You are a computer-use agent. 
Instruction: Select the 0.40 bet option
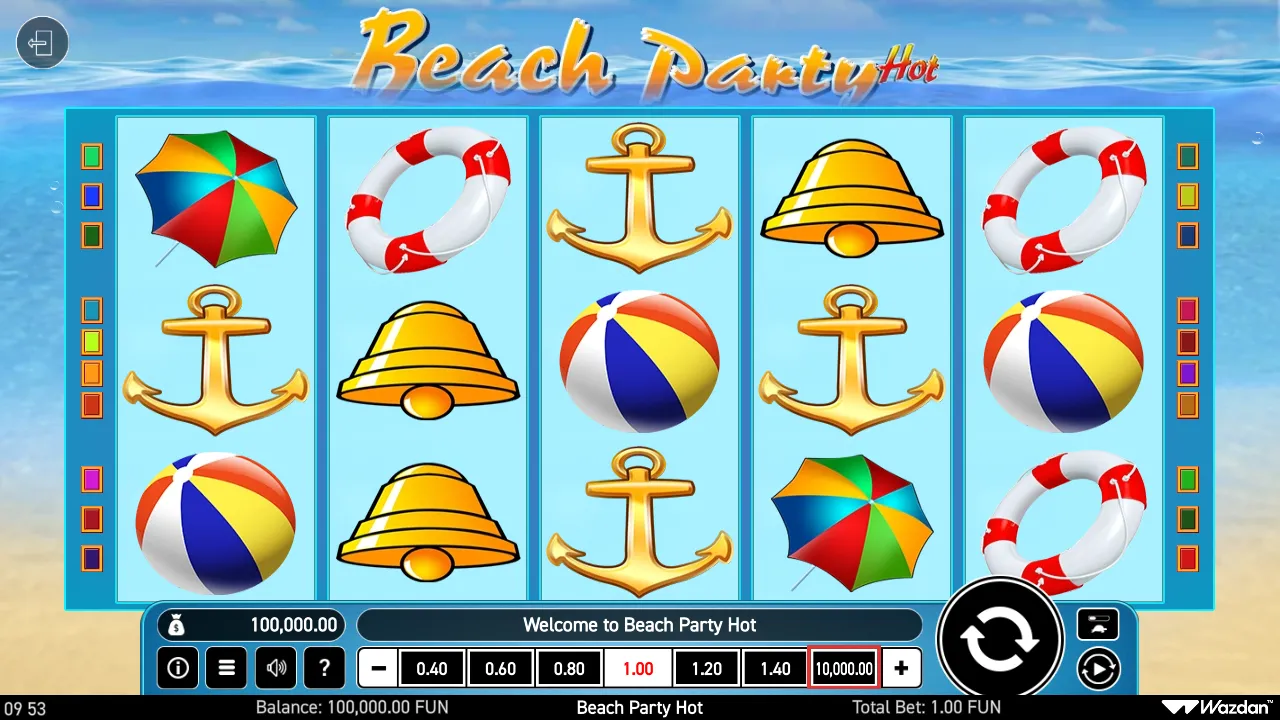tap(432, 668)
